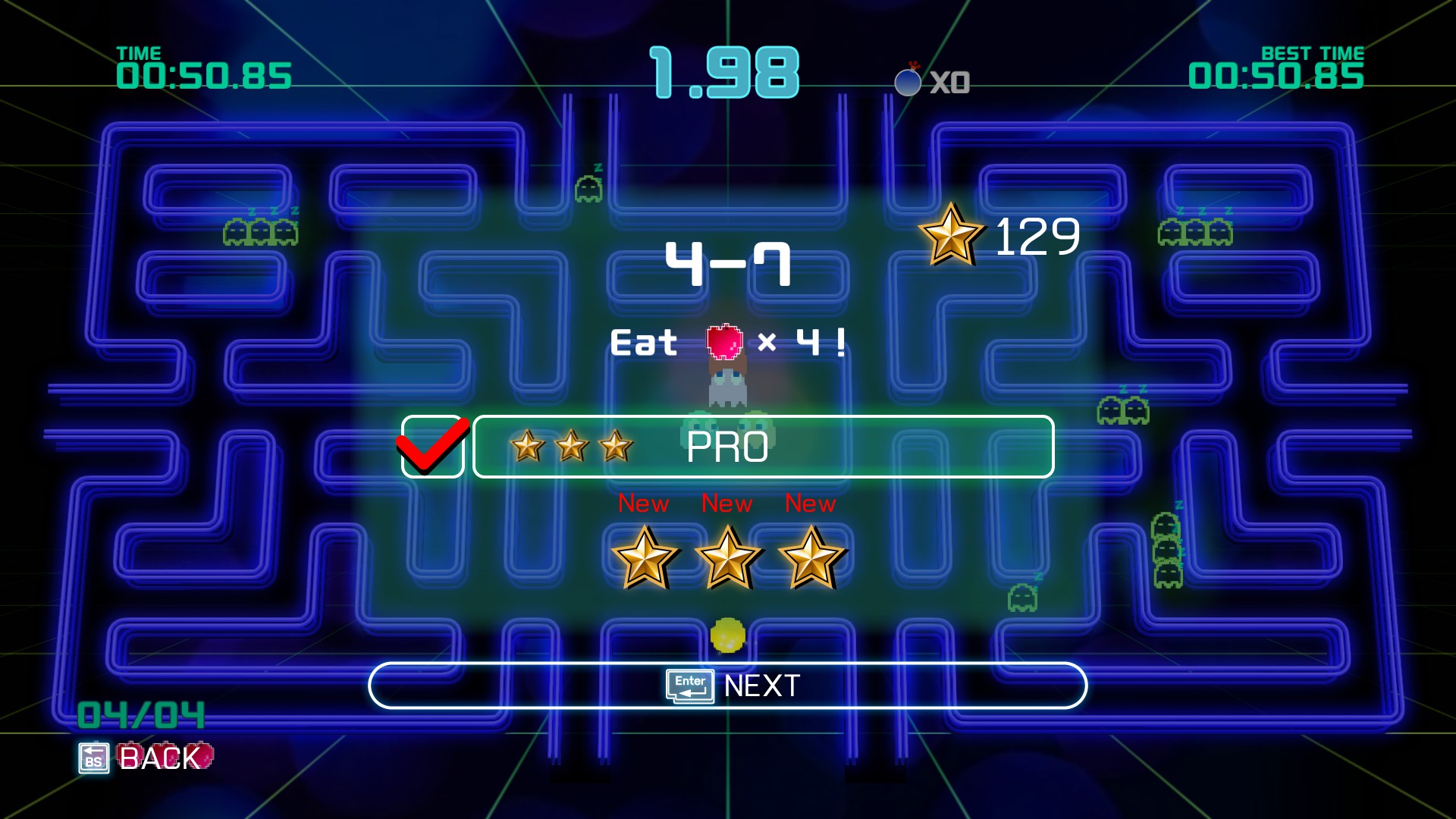
Task: Select the PRO difficulty bar
Action: click(763, 447)
